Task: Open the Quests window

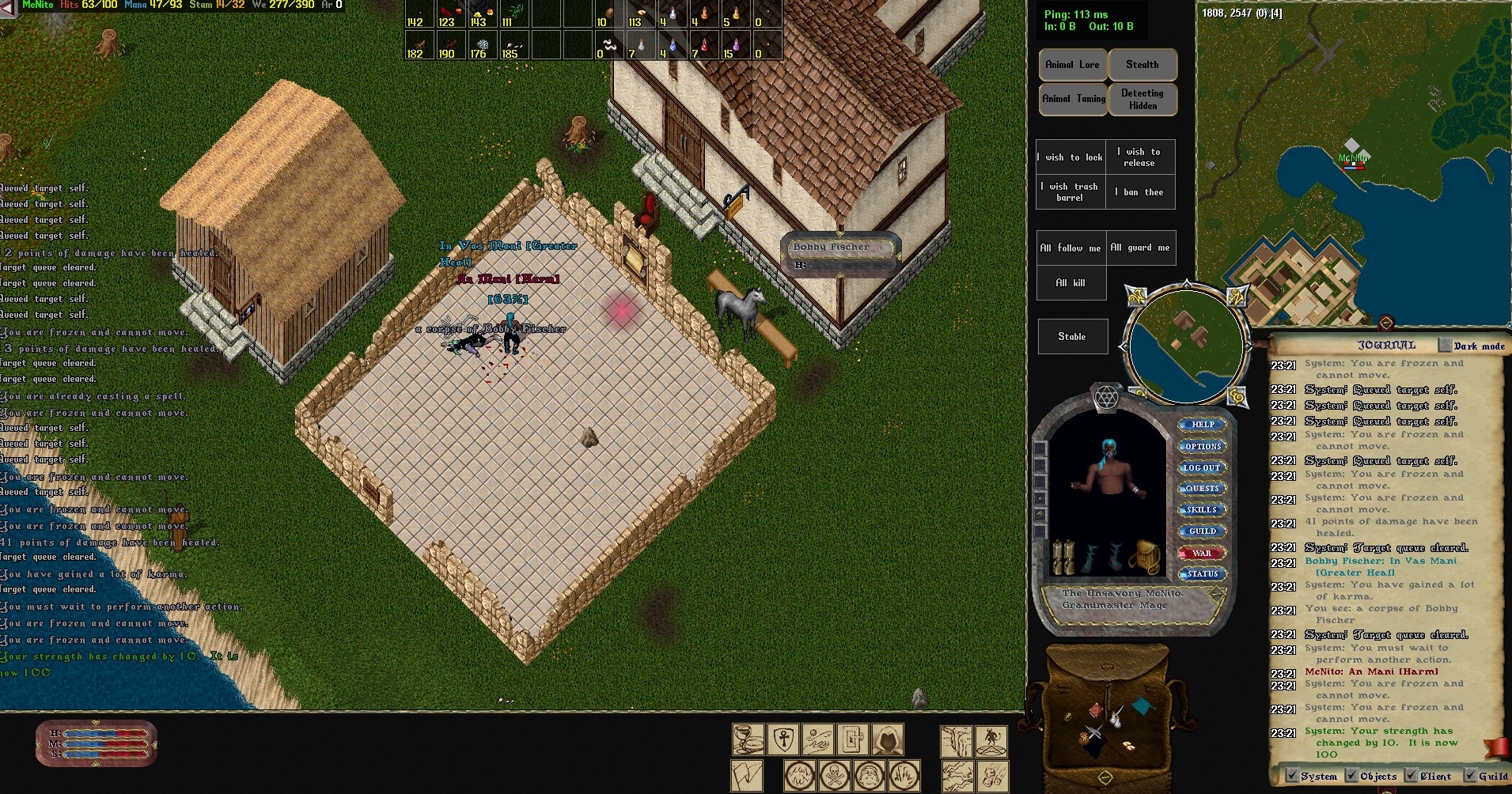Action: [1202, 489]
